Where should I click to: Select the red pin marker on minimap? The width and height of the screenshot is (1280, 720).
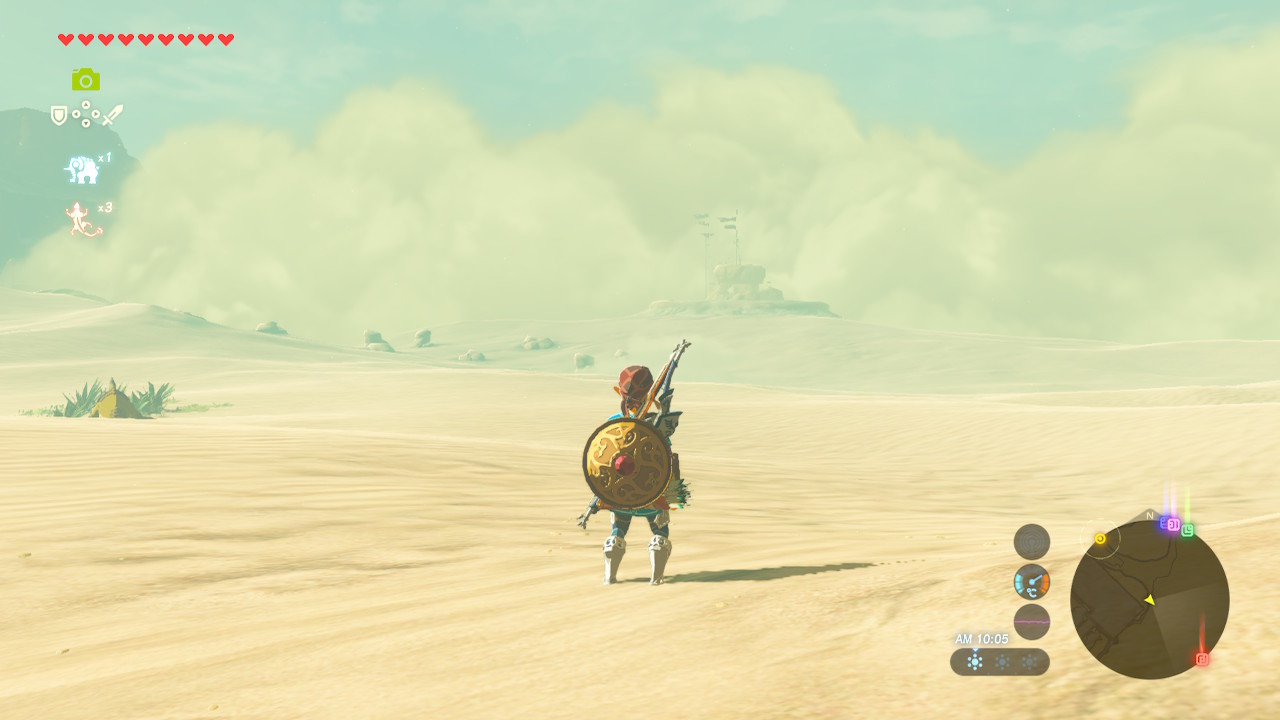click(x=1202, y=659)
